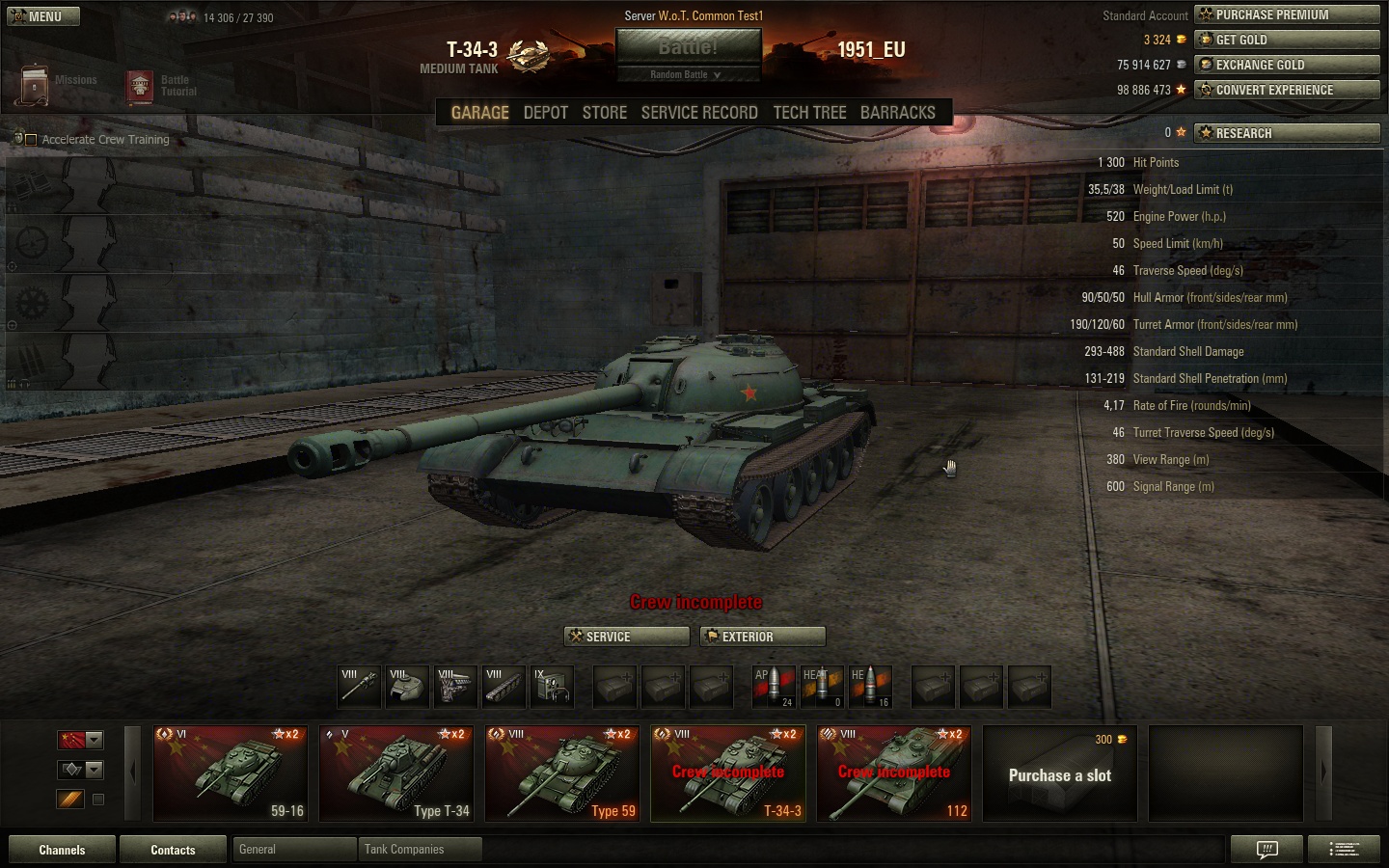Image resolution: width=1389 pixels, height=868 pixels.
Task: Switch to the Depot tab
Action: (545, 113)
